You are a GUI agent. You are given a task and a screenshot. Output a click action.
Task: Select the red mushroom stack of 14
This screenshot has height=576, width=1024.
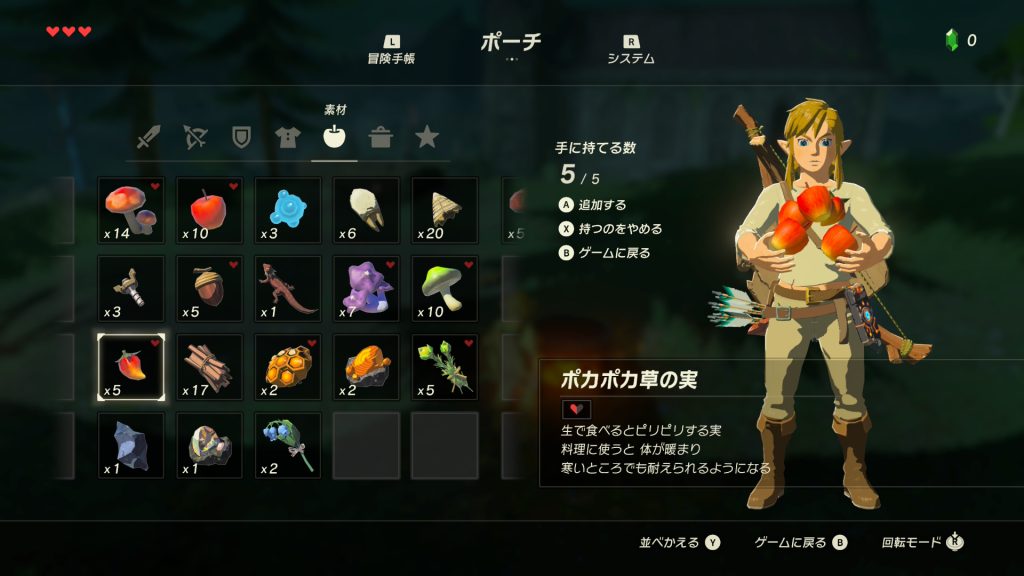point(131,211)
